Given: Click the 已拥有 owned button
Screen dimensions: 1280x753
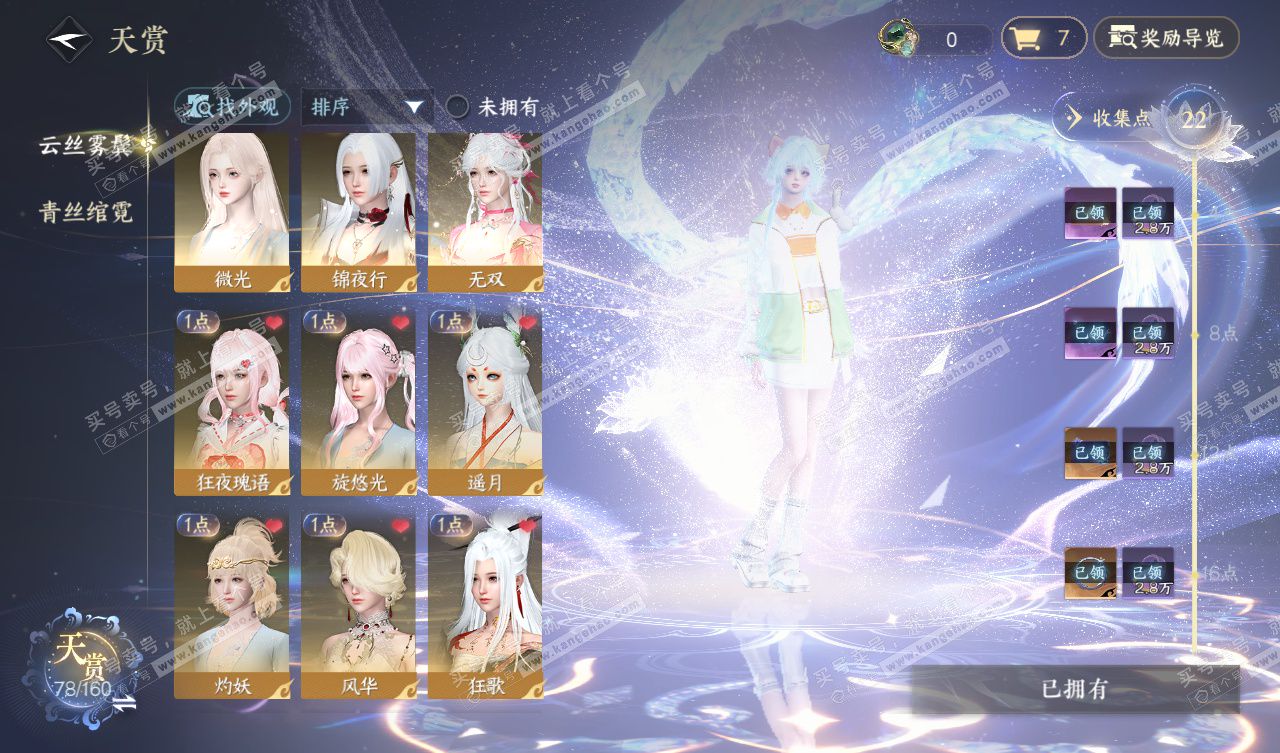Looking at the screenshot, I should (1074, 689).
